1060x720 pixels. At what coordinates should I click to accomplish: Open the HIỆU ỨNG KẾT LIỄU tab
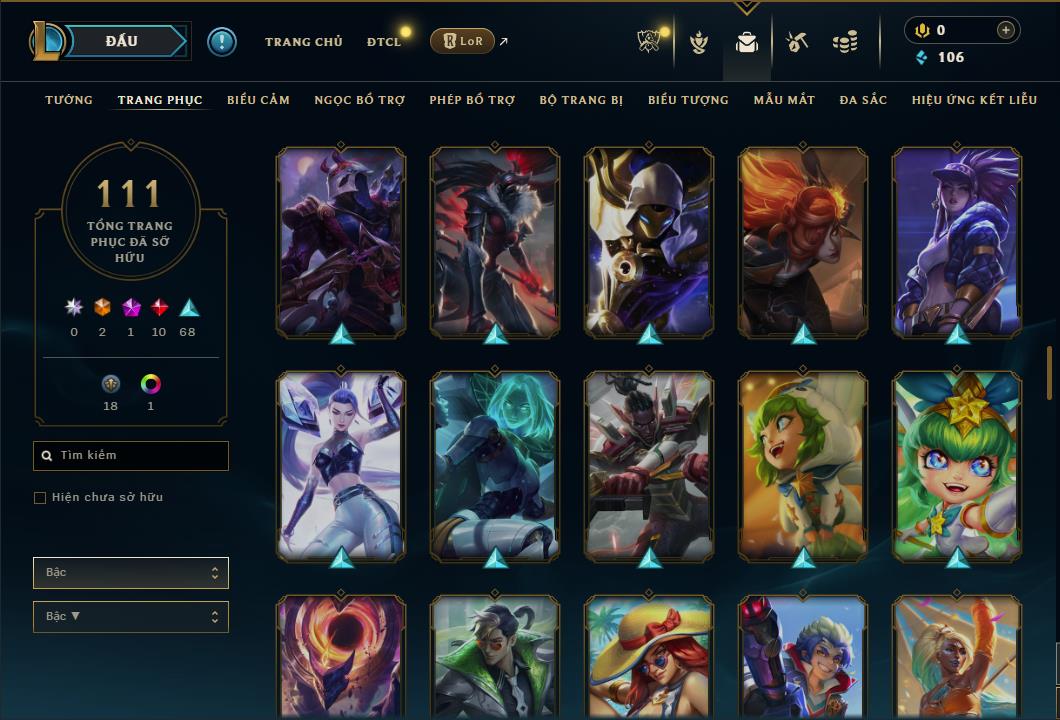click(974, 100)
